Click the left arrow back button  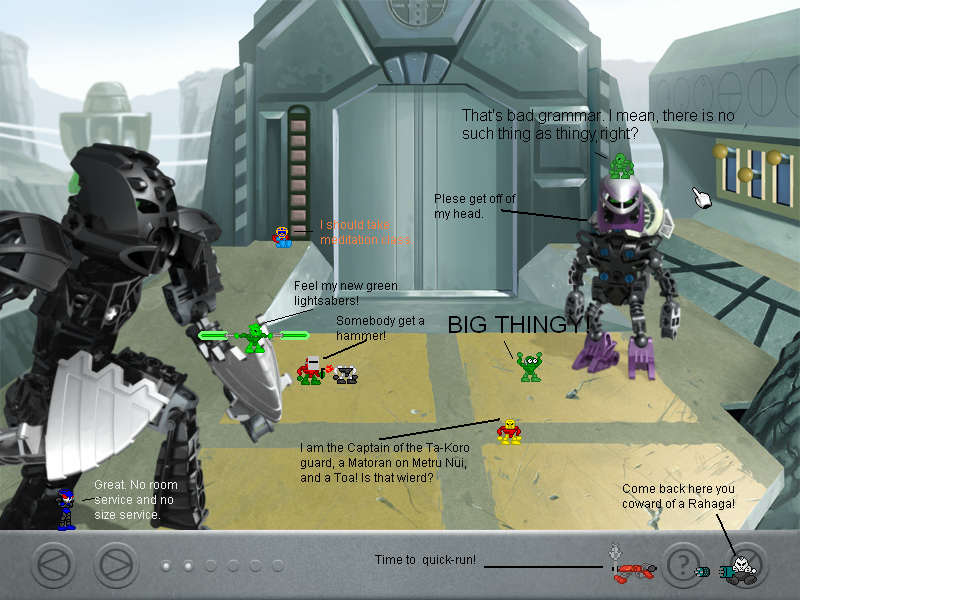[x=54, y=565]
